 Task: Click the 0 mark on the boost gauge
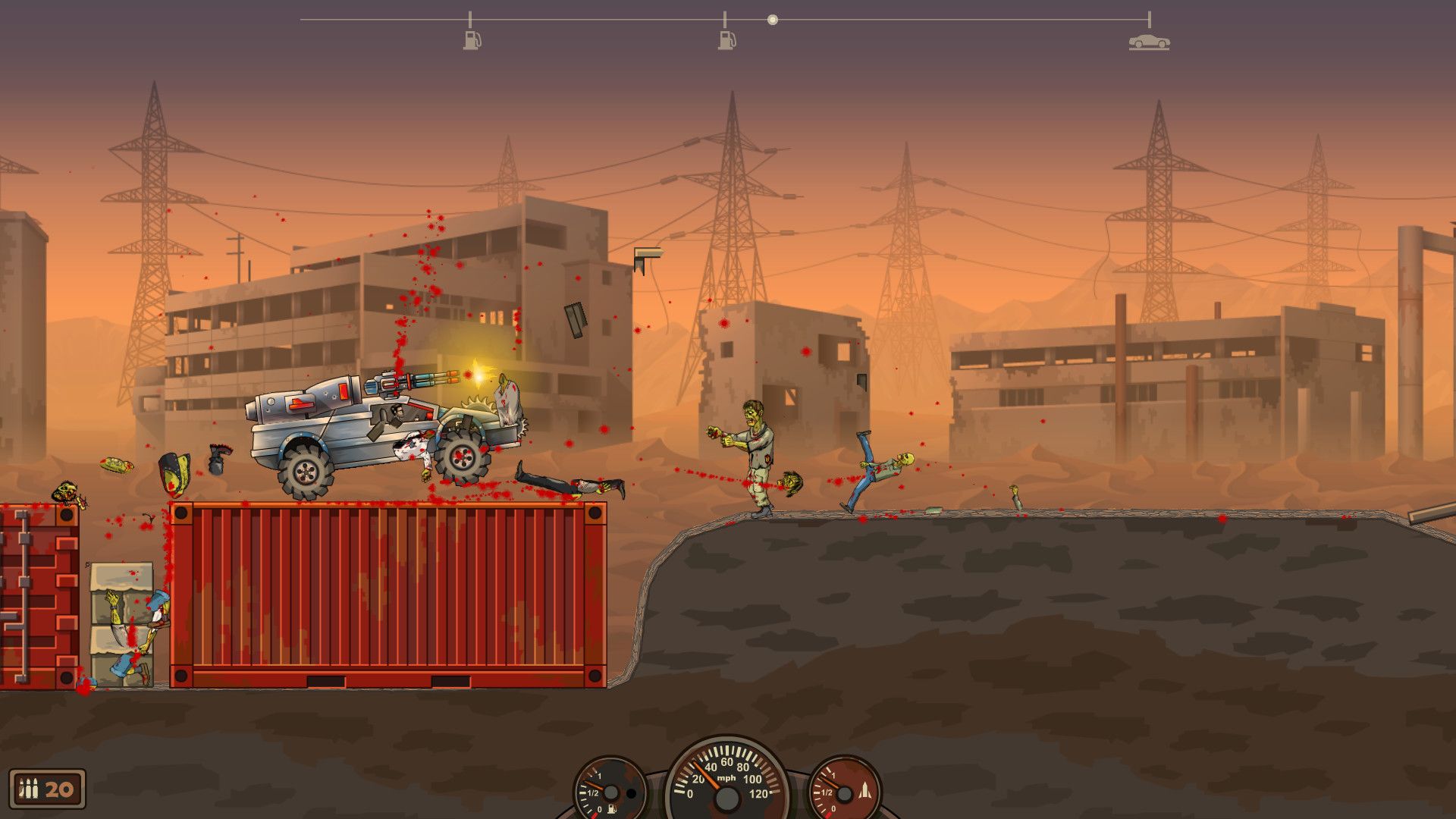point(834,808)
